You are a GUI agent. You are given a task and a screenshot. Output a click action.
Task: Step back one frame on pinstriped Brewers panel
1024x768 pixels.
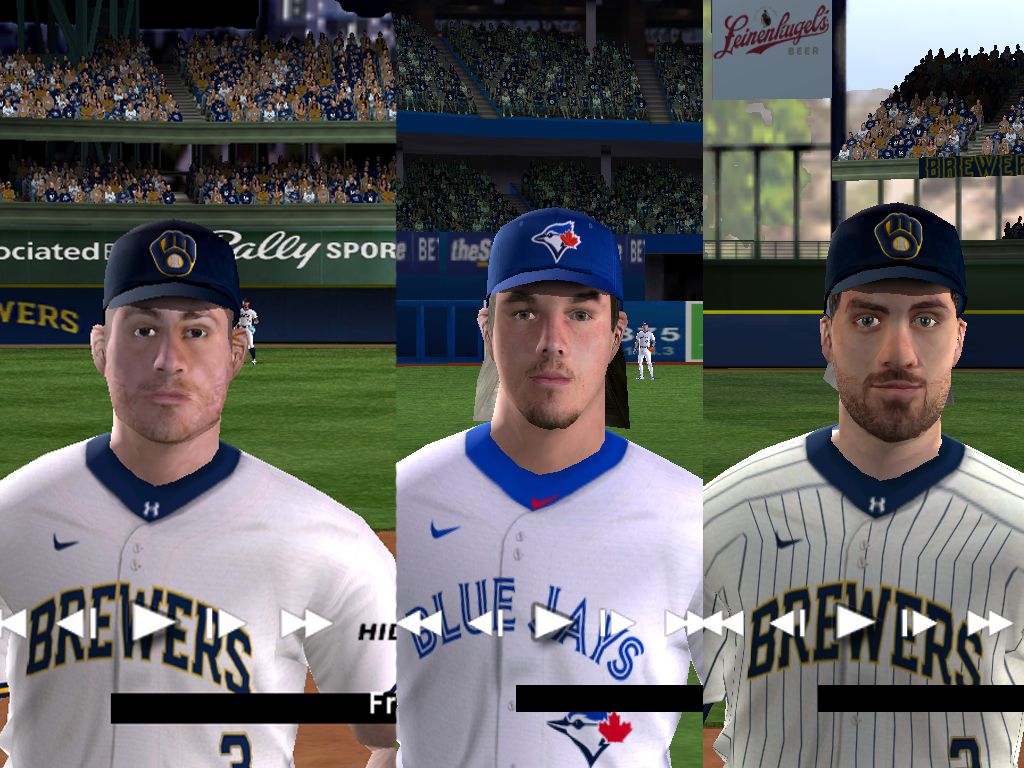(x=788, y=623)
